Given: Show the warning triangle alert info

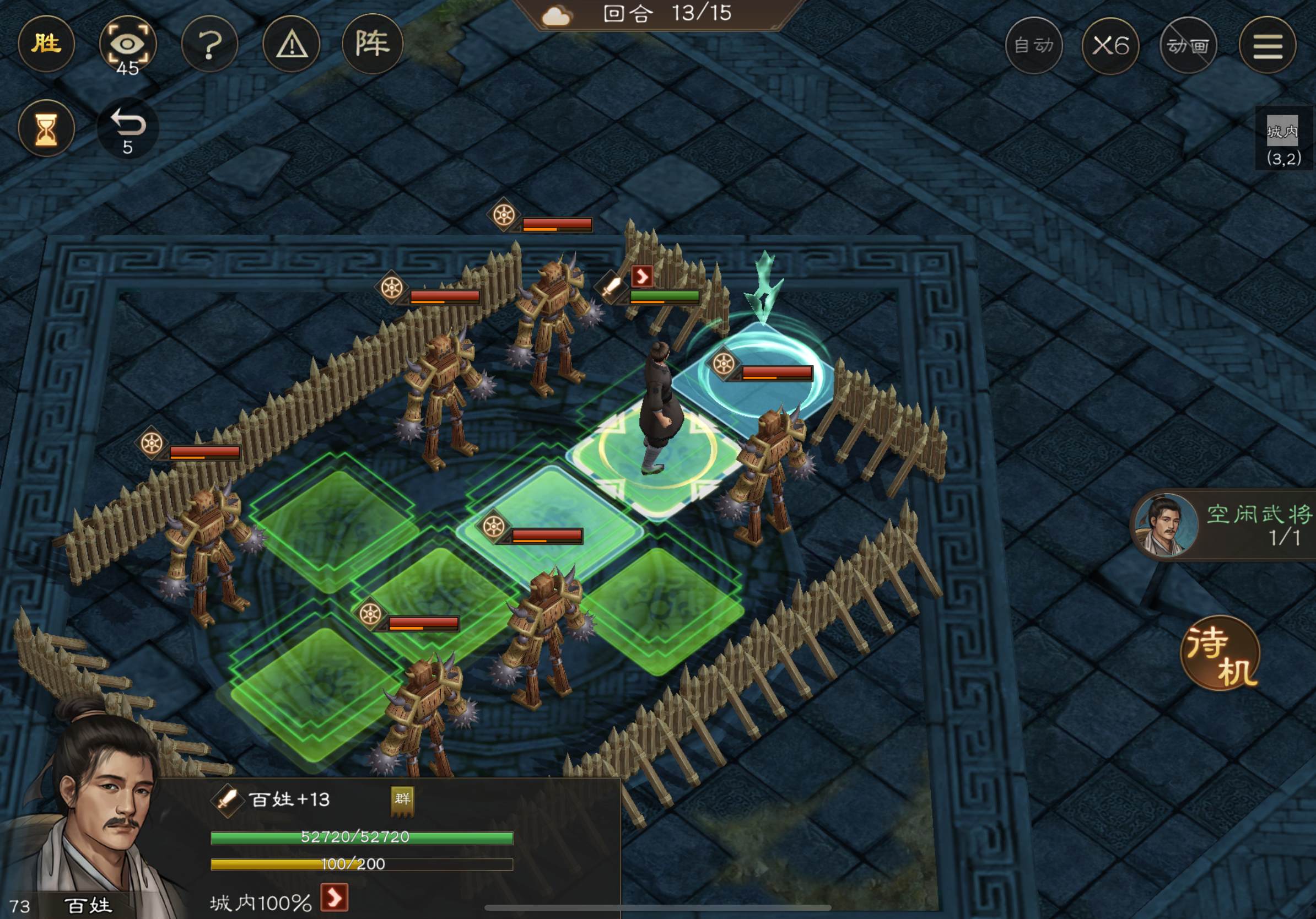Looking at the screenshot, I should [x=292, y=44].
